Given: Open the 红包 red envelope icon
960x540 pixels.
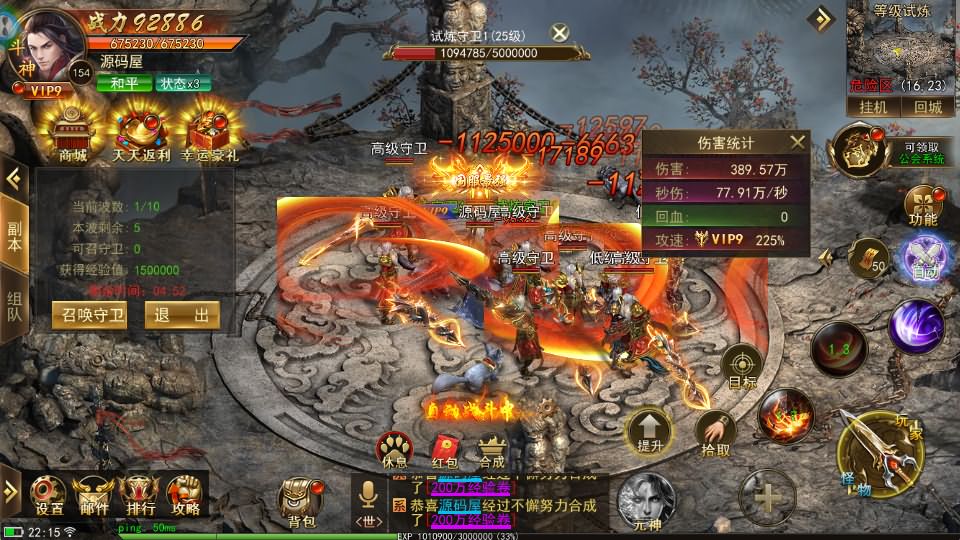Looking at the screenshot, I should (445, 449).
